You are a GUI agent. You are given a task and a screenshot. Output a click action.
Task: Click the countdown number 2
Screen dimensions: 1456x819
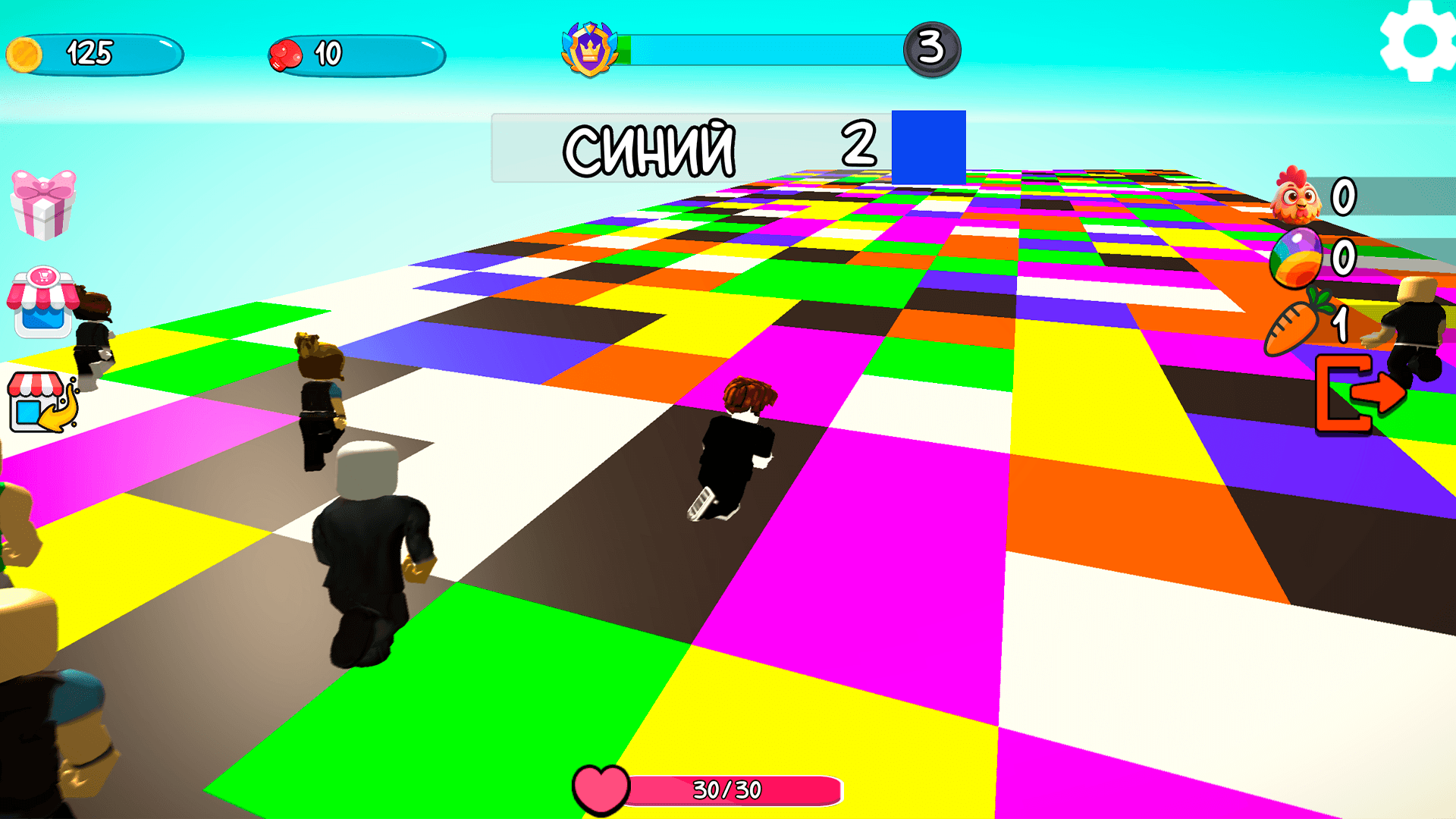[858, 148]
